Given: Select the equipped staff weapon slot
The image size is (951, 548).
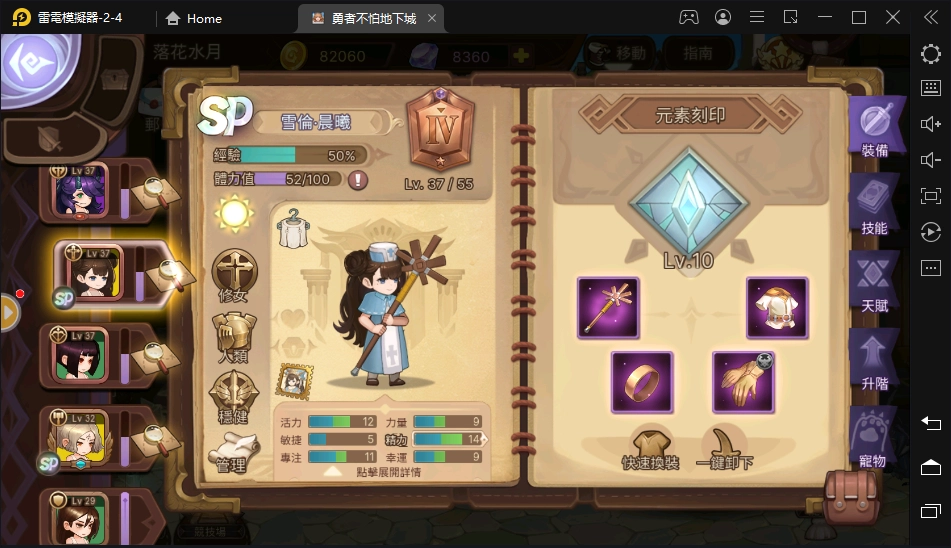Looking at the screenshot, I should click(x=608, y=307).
